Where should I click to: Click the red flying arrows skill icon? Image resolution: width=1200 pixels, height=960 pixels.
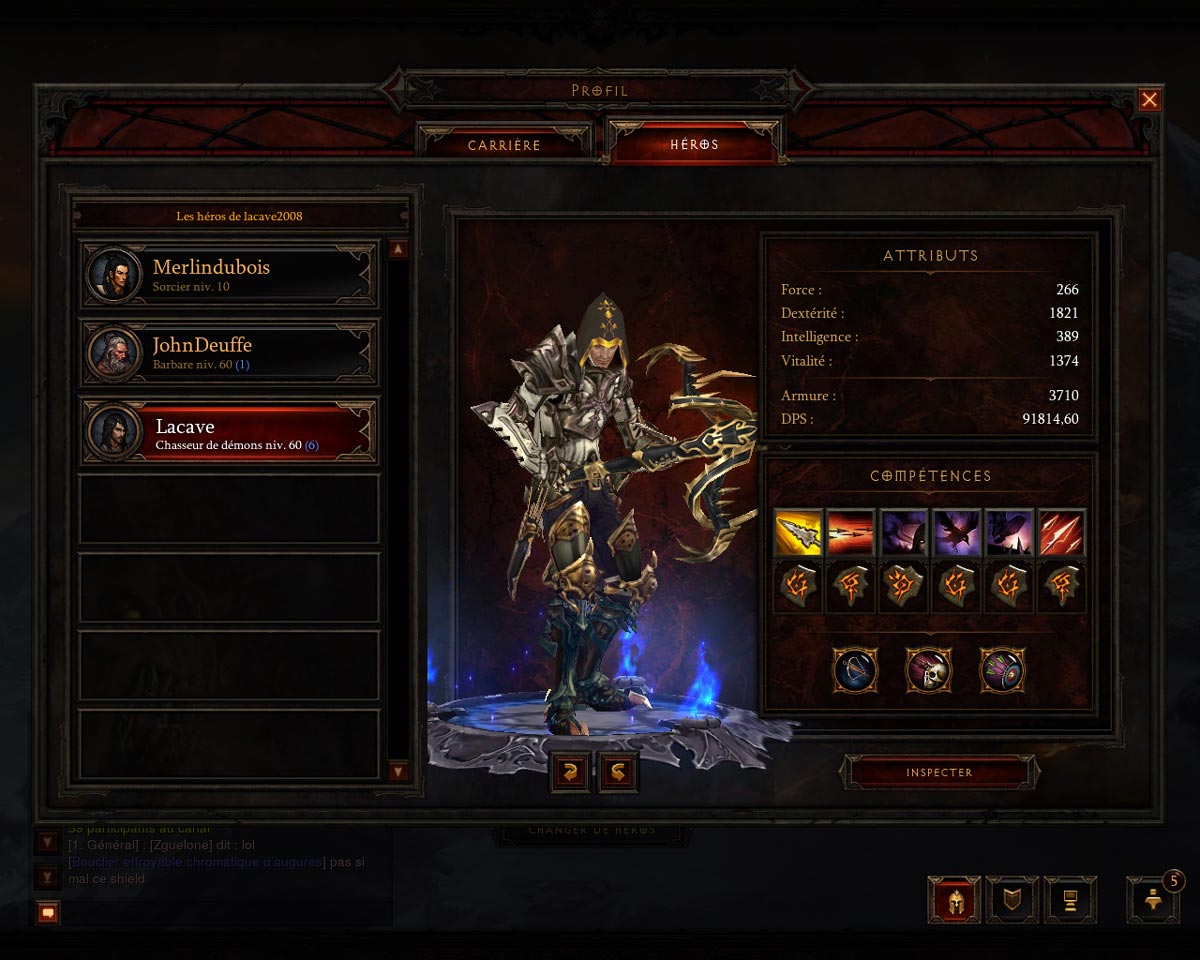click(x=851, y=532)
